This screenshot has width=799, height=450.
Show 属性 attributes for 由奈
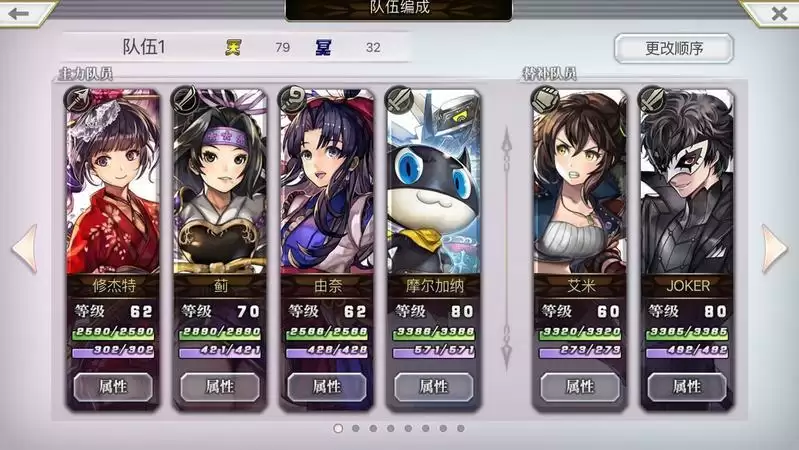click(327, 386)
